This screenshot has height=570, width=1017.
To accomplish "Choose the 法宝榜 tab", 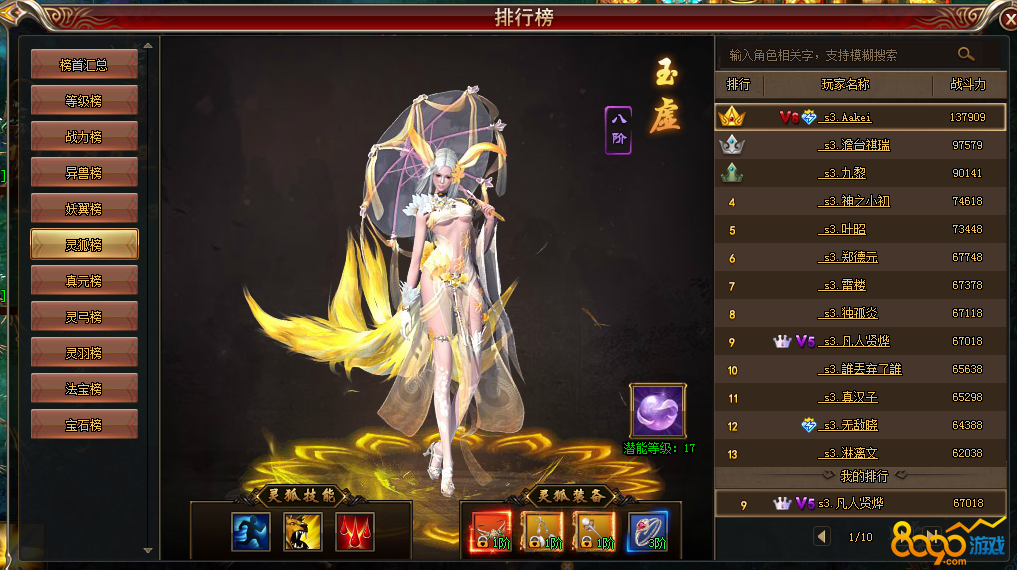I will (x=84, y=389).
